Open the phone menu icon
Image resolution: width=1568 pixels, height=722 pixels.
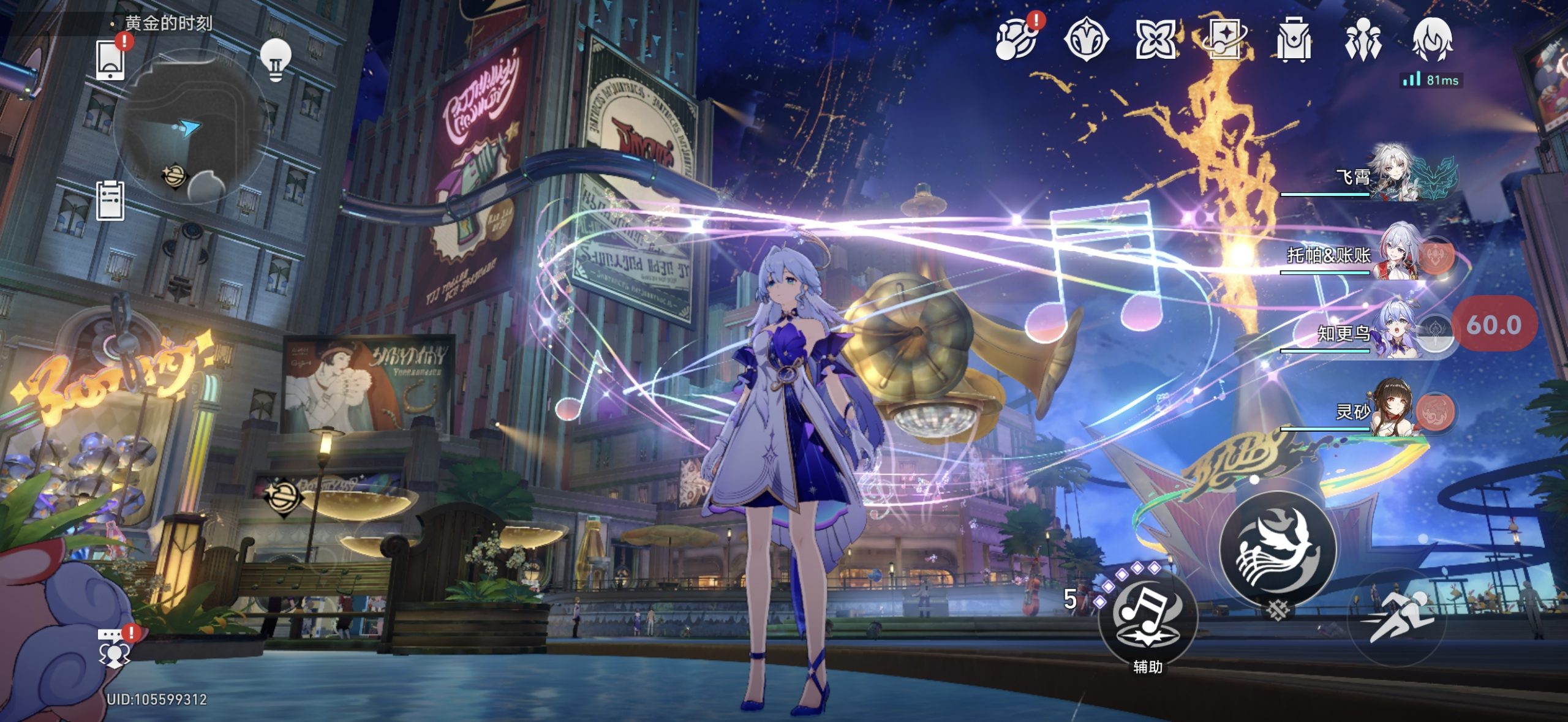click(x=110, y=60)
